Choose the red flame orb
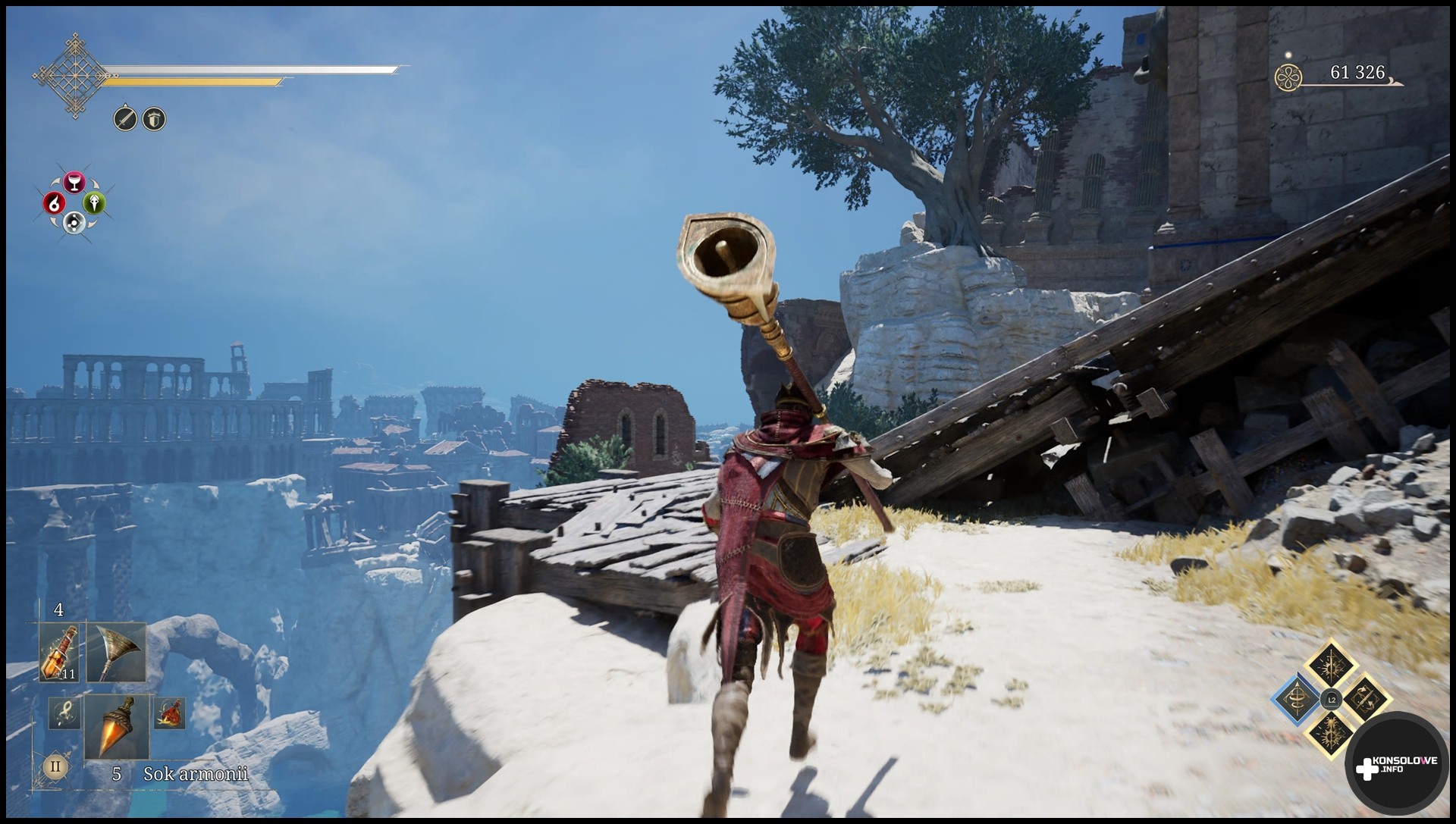Screen dimensions: 1456x824 coord(53,202)
